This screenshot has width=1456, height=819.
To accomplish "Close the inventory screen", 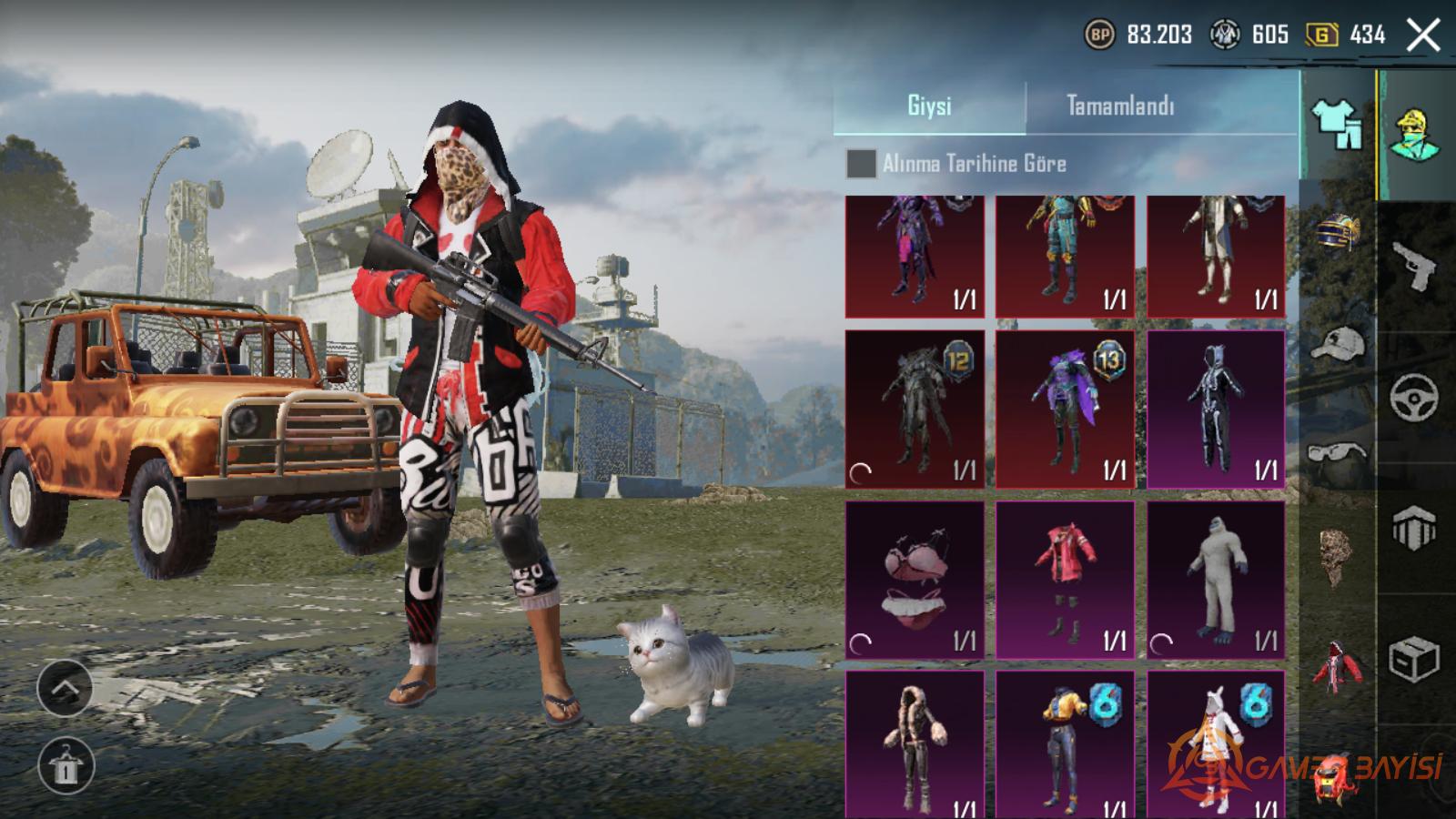I will [x=1422, y=35].
